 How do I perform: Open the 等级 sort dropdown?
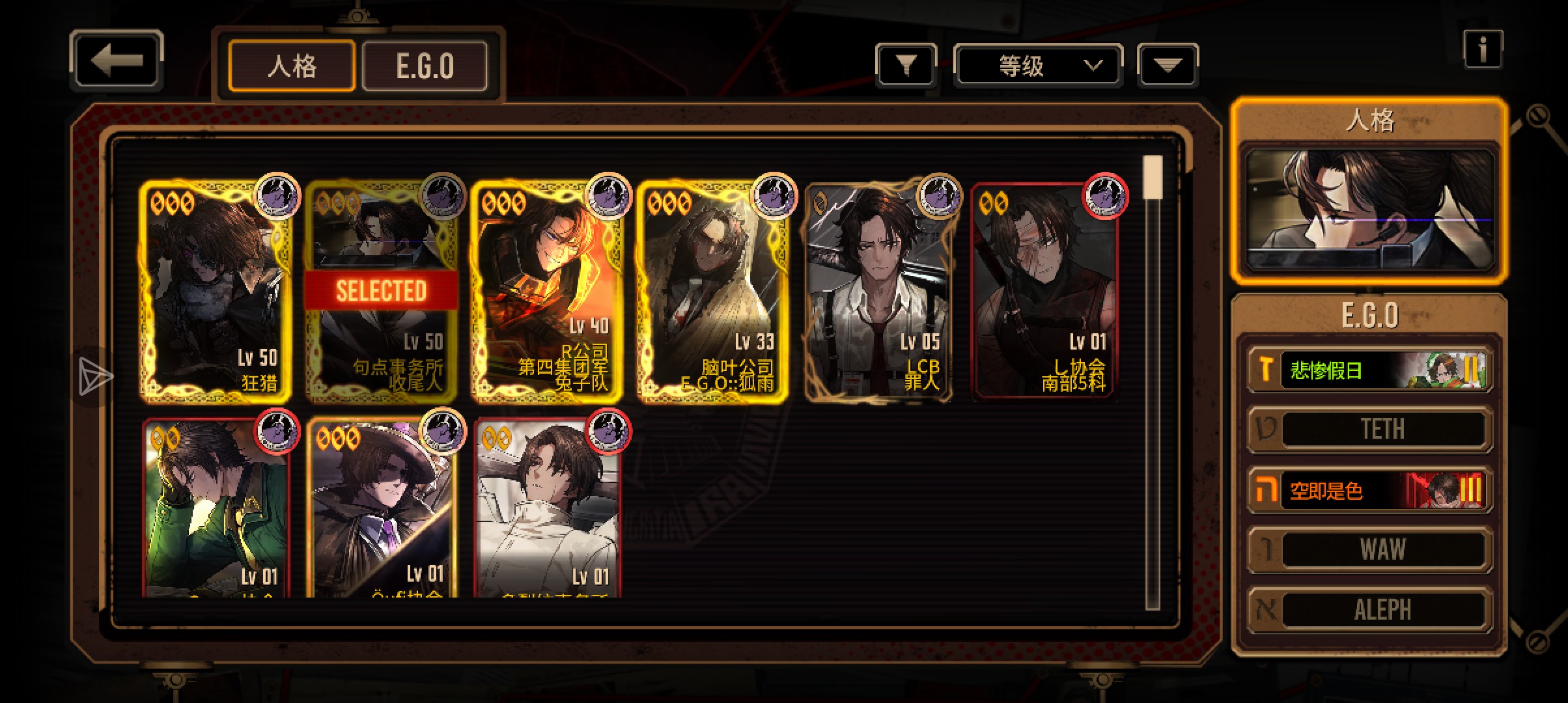pyautogui.click(x=1038, y=65)
